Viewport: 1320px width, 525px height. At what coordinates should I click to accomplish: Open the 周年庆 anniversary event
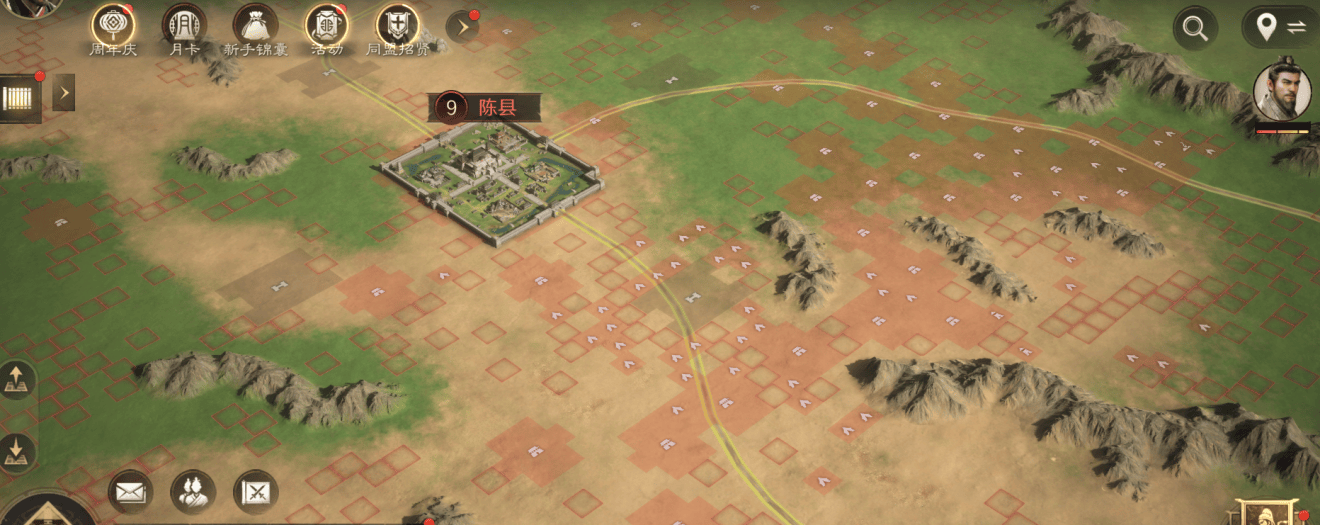[113, 24]
